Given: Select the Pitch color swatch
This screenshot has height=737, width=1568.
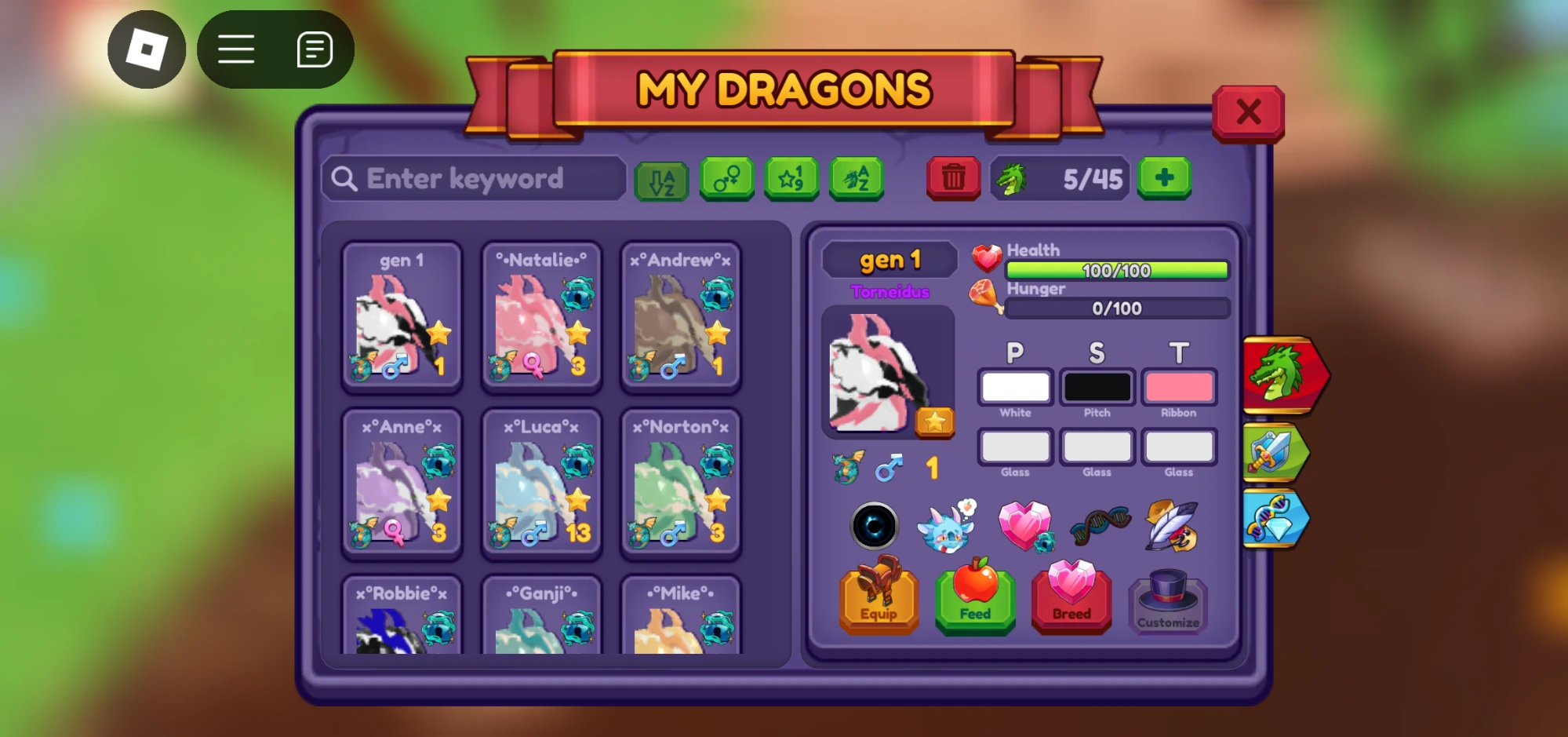Looking at the screenshot, I should (1097, 387).
